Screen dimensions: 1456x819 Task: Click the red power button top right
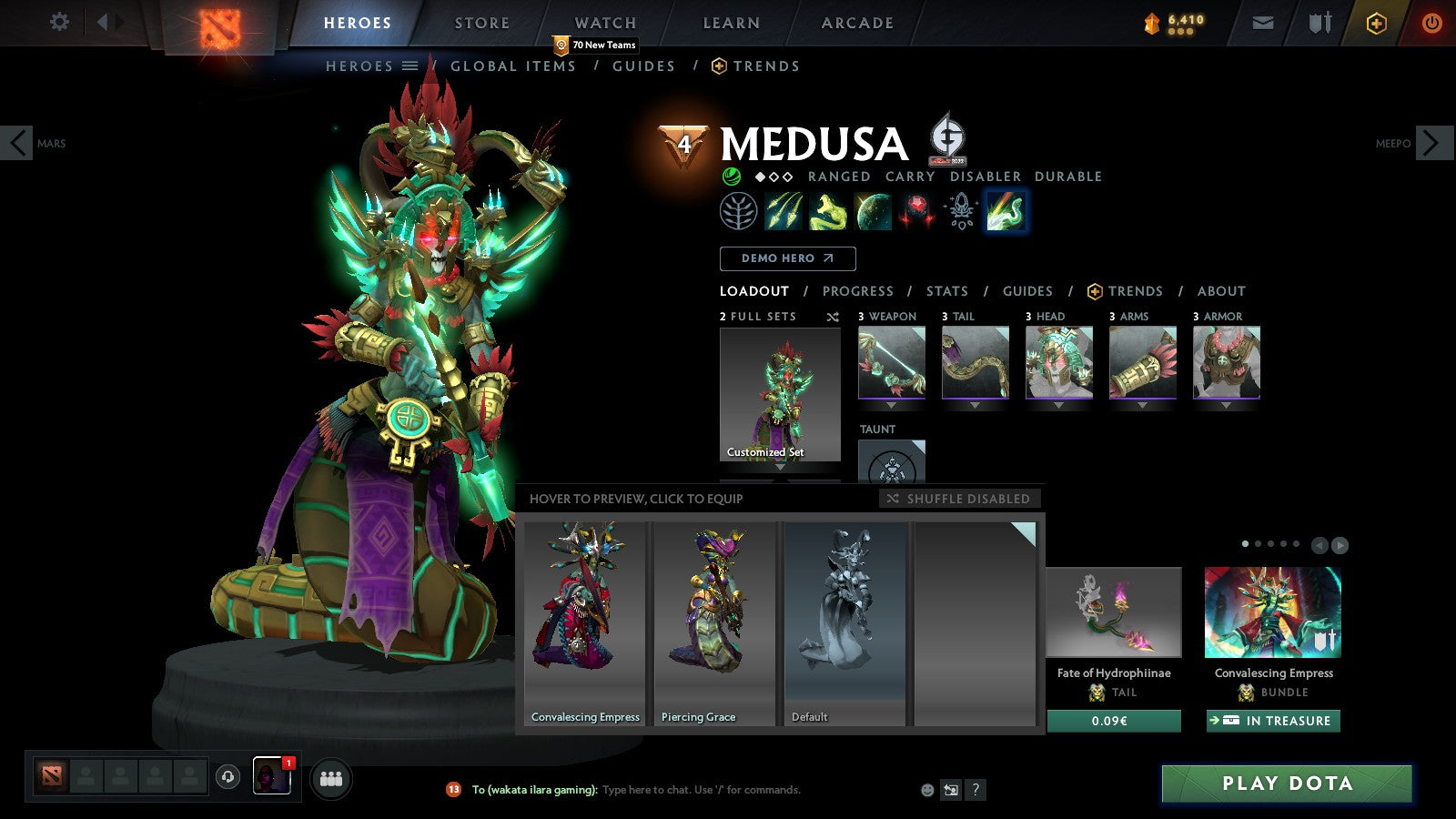coord(1430,23)
